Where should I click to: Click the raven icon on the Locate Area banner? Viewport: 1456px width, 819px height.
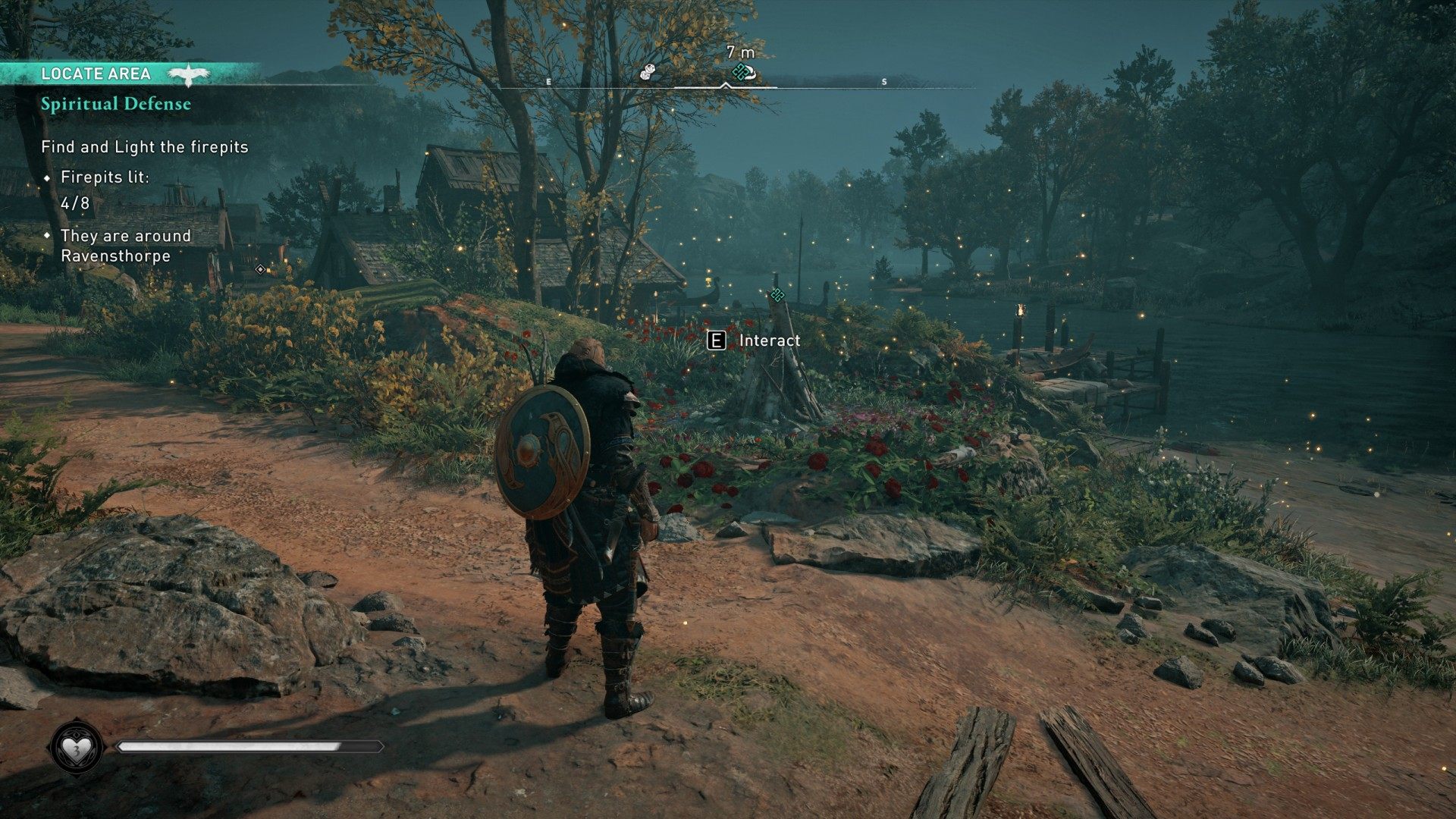pos(188,74)
